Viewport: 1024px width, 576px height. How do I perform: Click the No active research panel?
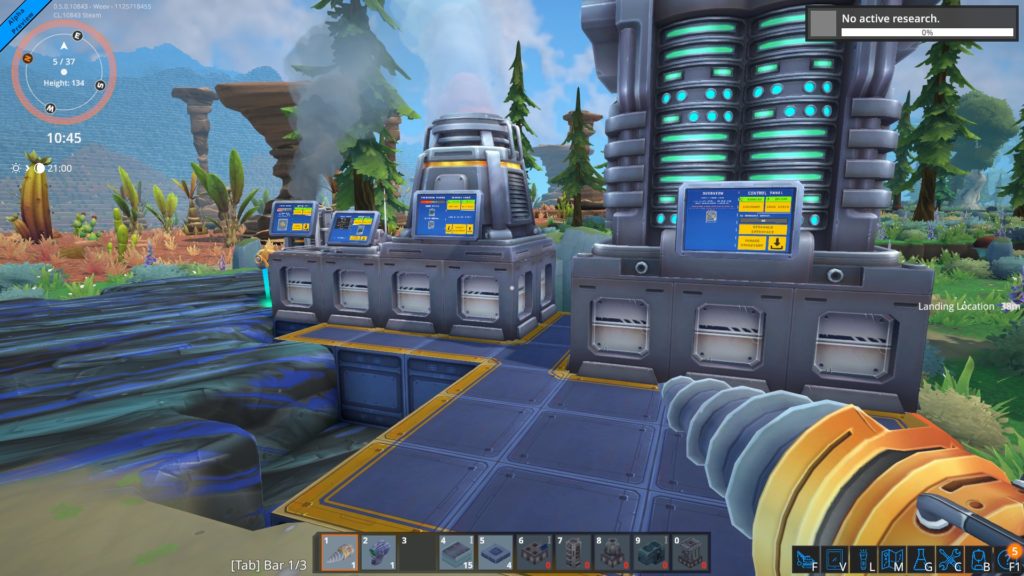point(913,23)
